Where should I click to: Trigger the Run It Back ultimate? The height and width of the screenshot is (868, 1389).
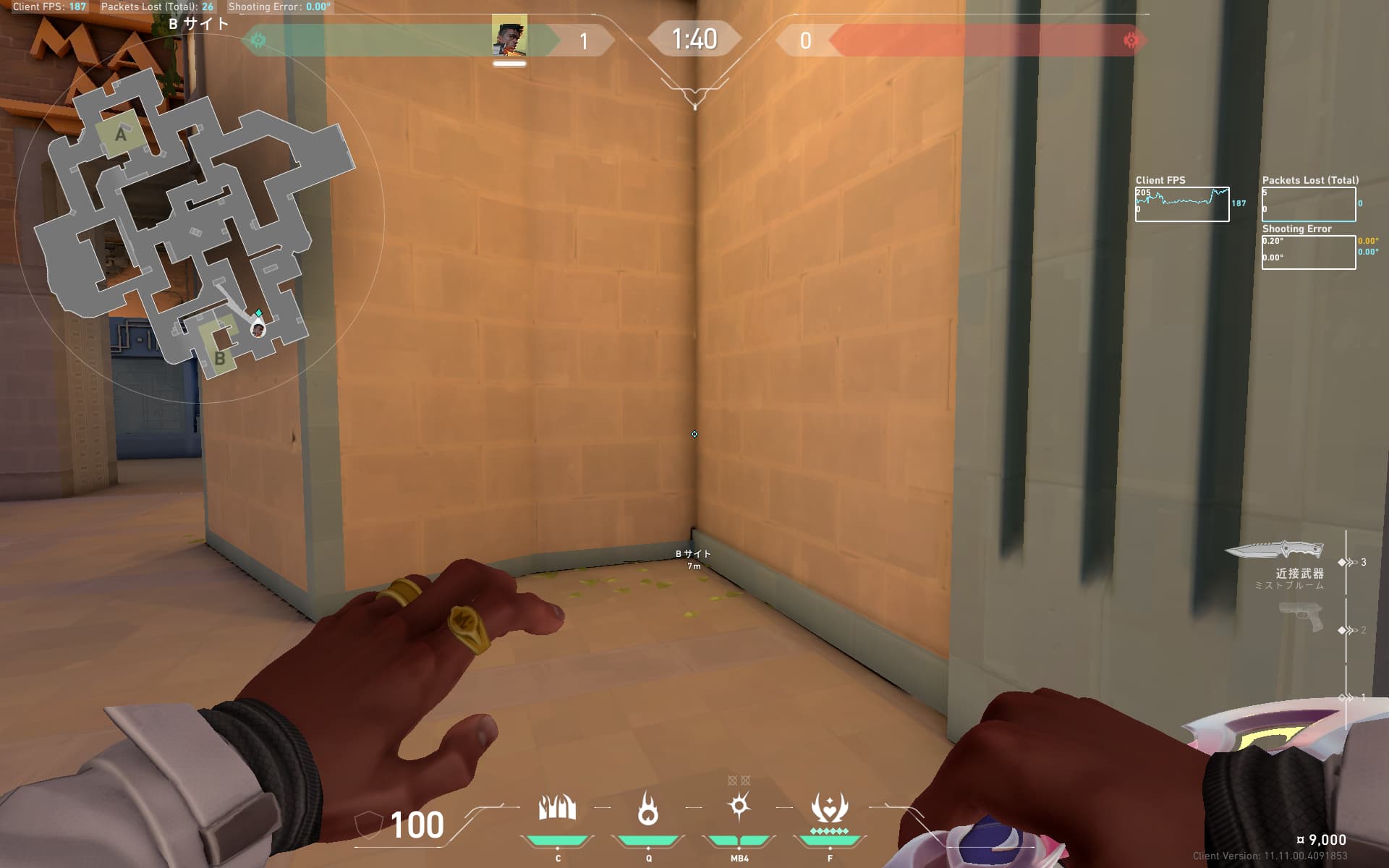[x=829, y=808]
